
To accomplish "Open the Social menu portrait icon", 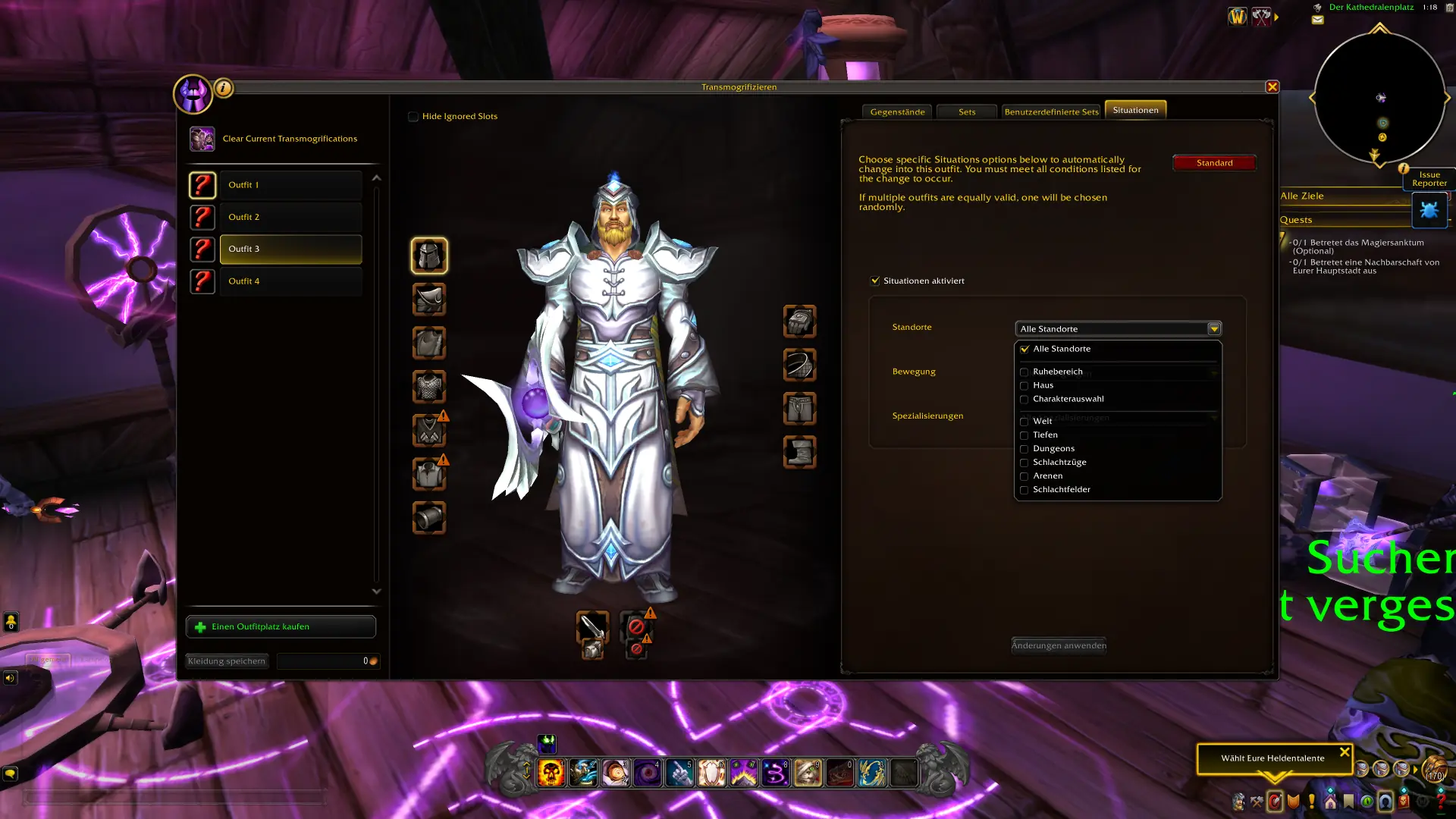I will [1385, 802].
